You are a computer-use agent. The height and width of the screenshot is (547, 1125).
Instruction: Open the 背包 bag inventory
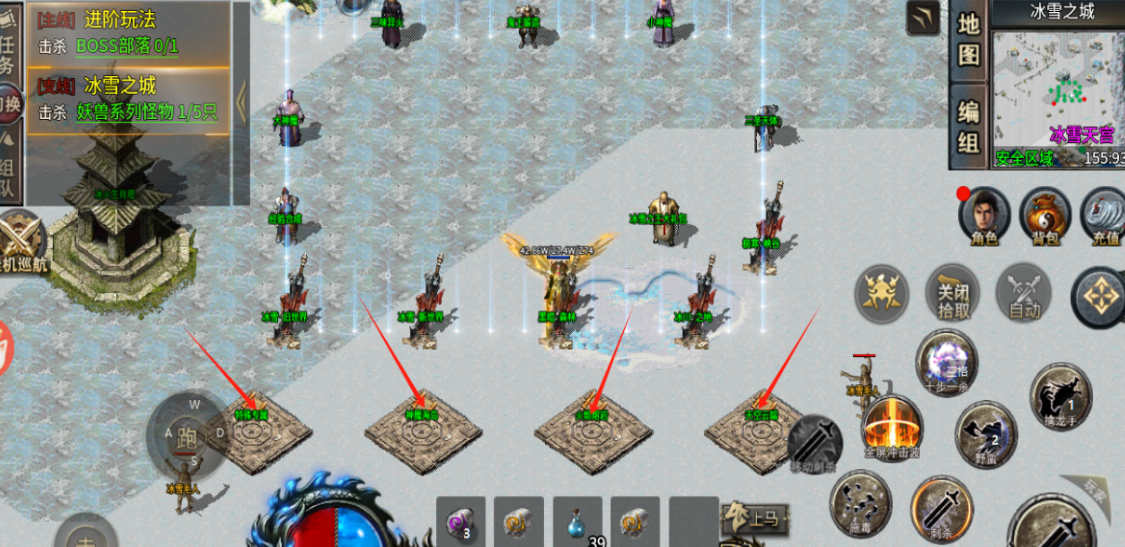pos(1044,215)
